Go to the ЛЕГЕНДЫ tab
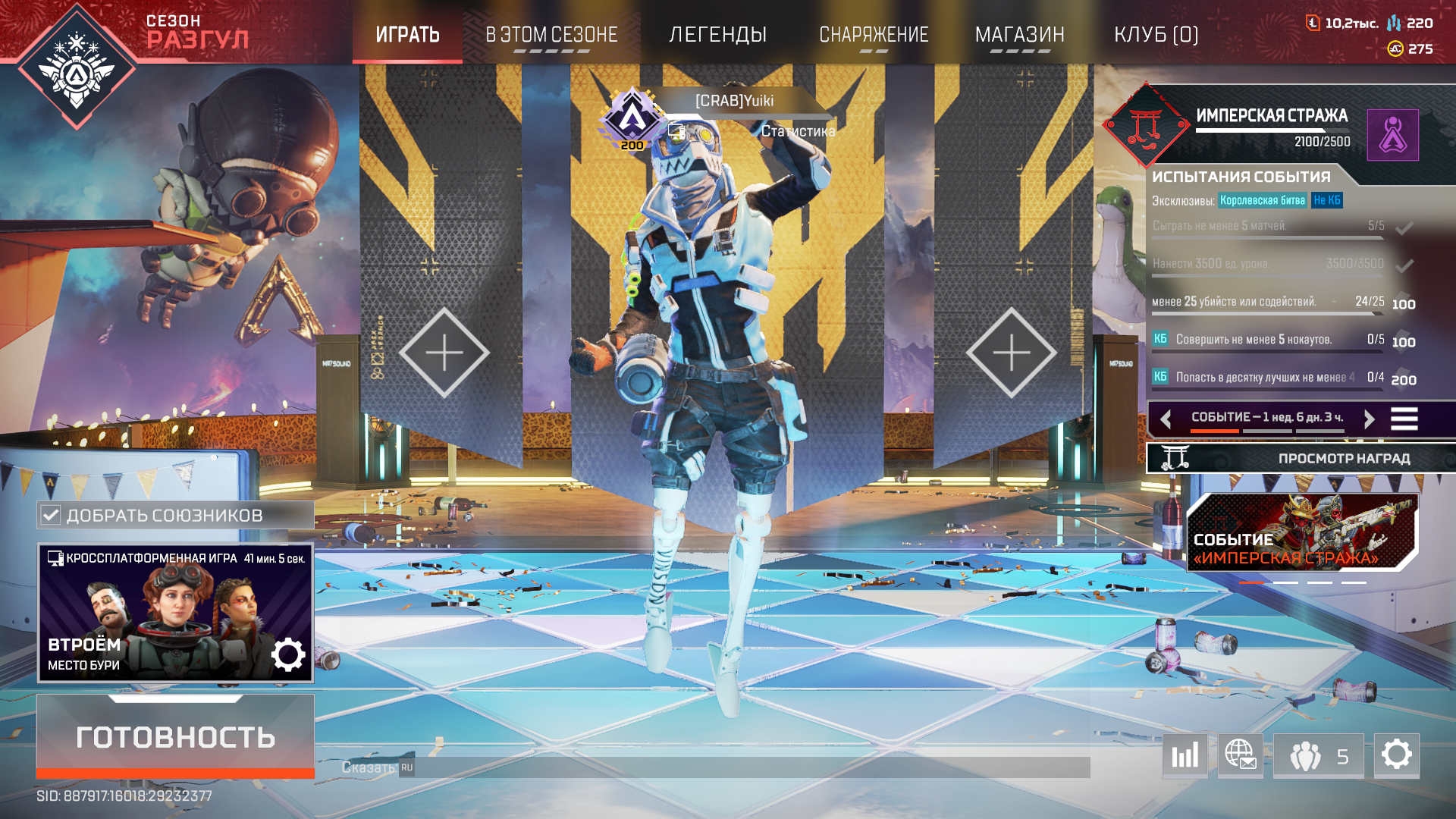Image resolution: width=1456 pixels, height=819 pixels. click(717, 35)
